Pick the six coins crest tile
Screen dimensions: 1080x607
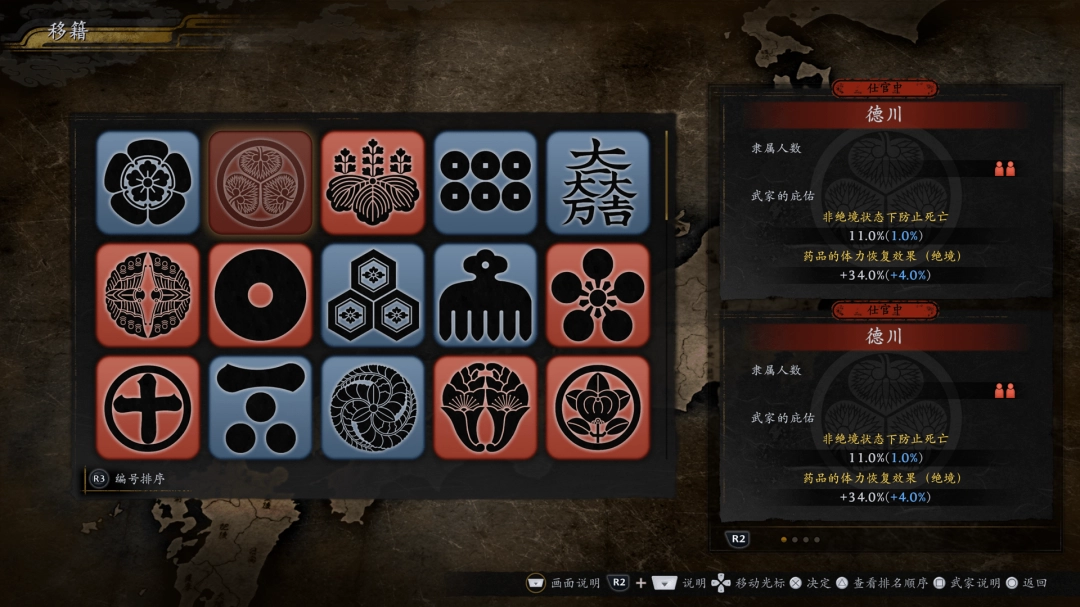coord(485,182)
